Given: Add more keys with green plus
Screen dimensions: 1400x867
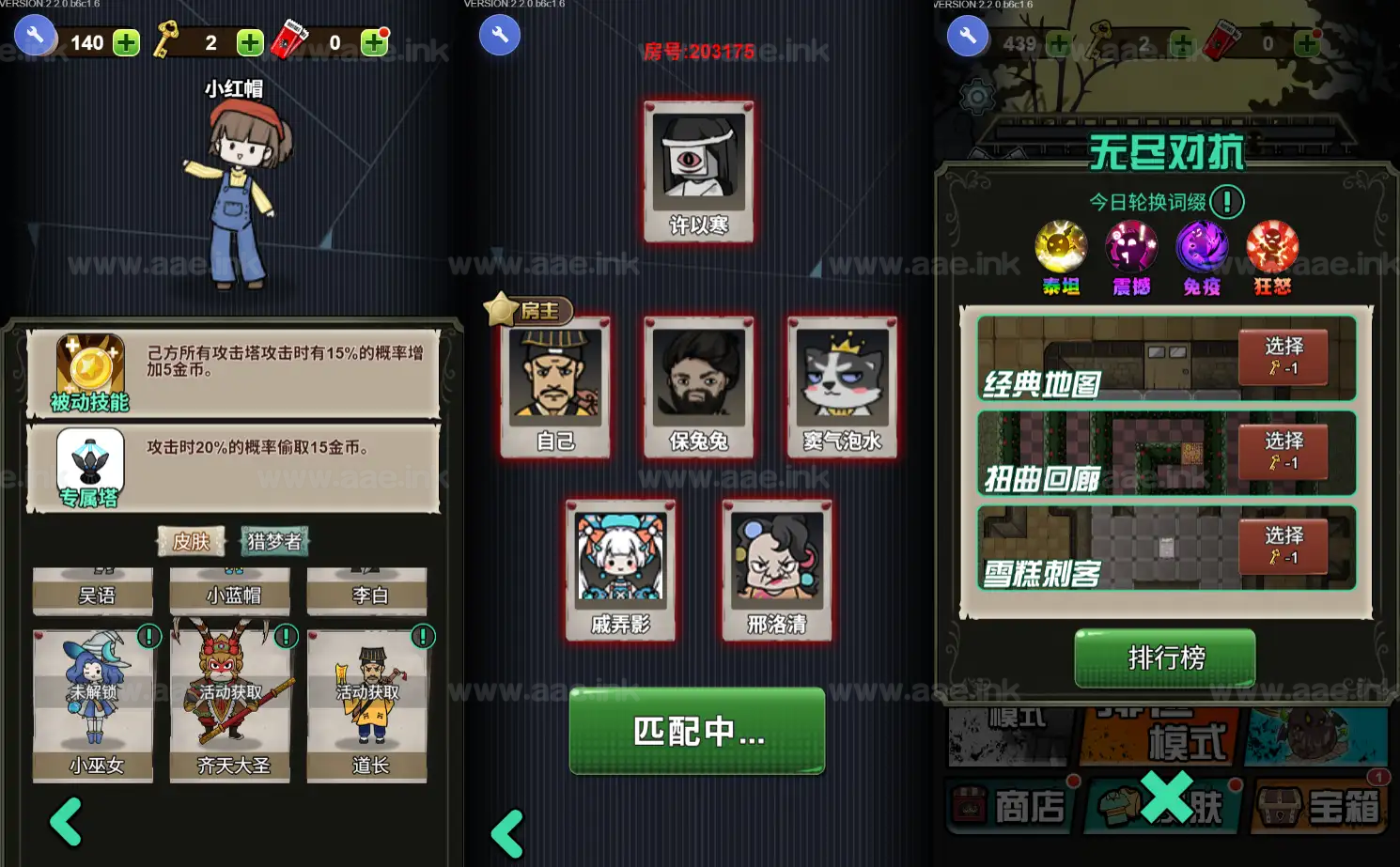Looking at the screenshot, I should click(250, 42).
